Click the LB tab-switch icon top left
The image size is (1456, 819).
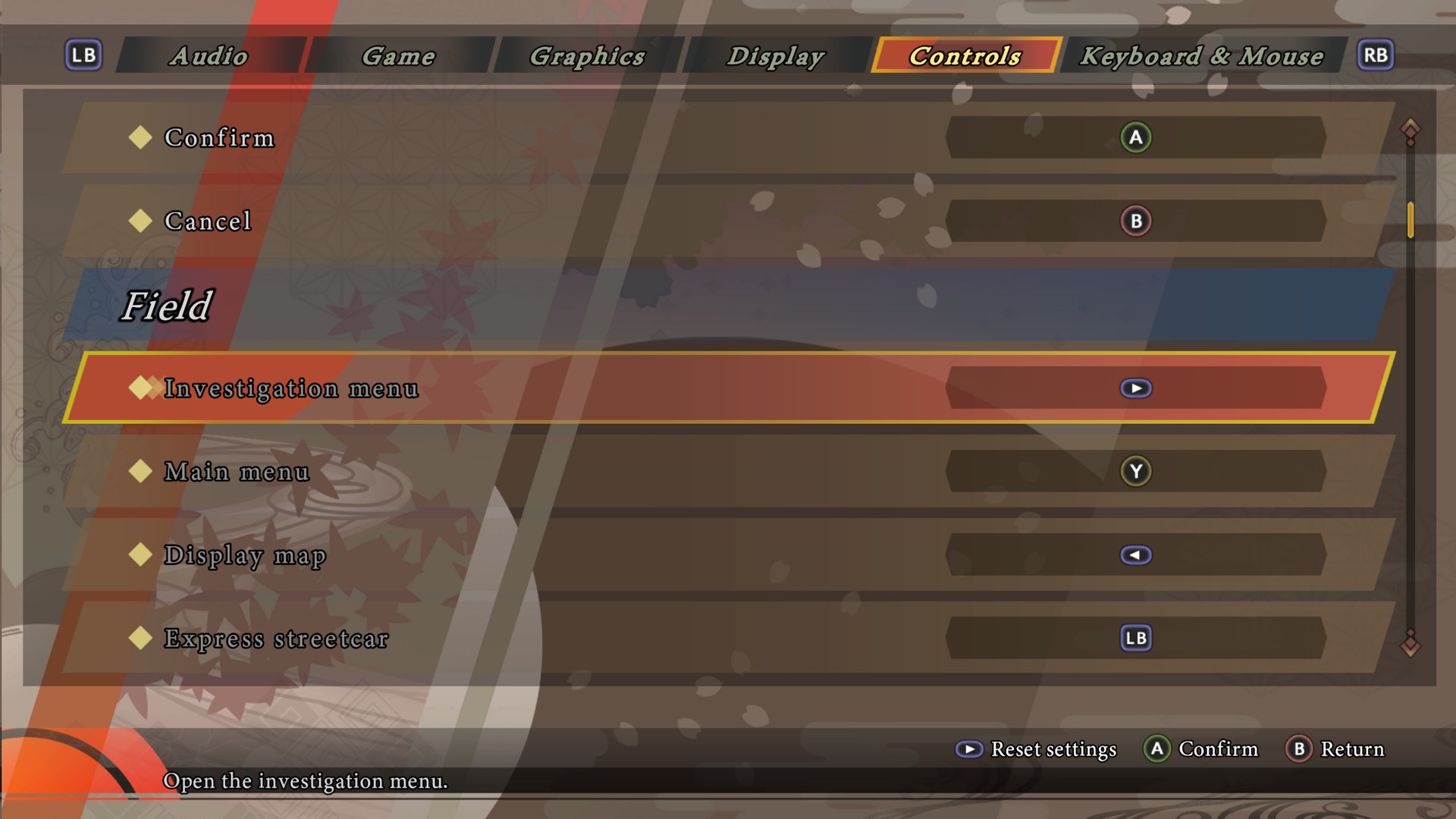(83, 55)
